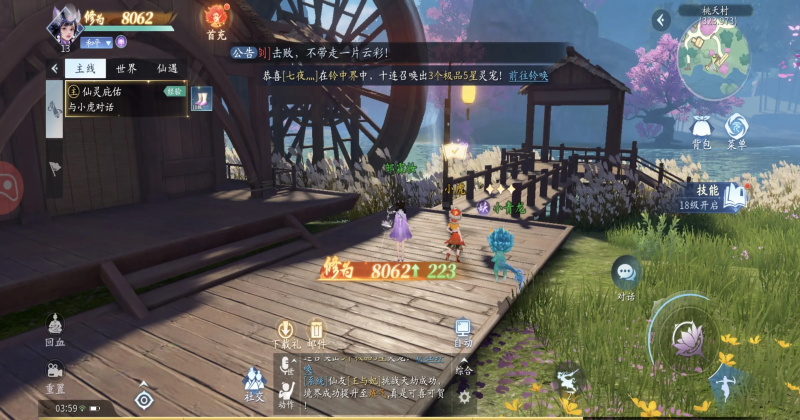The image size is (800, 420).
Task: Open the 菜单 menu
Action: (737, 130)
